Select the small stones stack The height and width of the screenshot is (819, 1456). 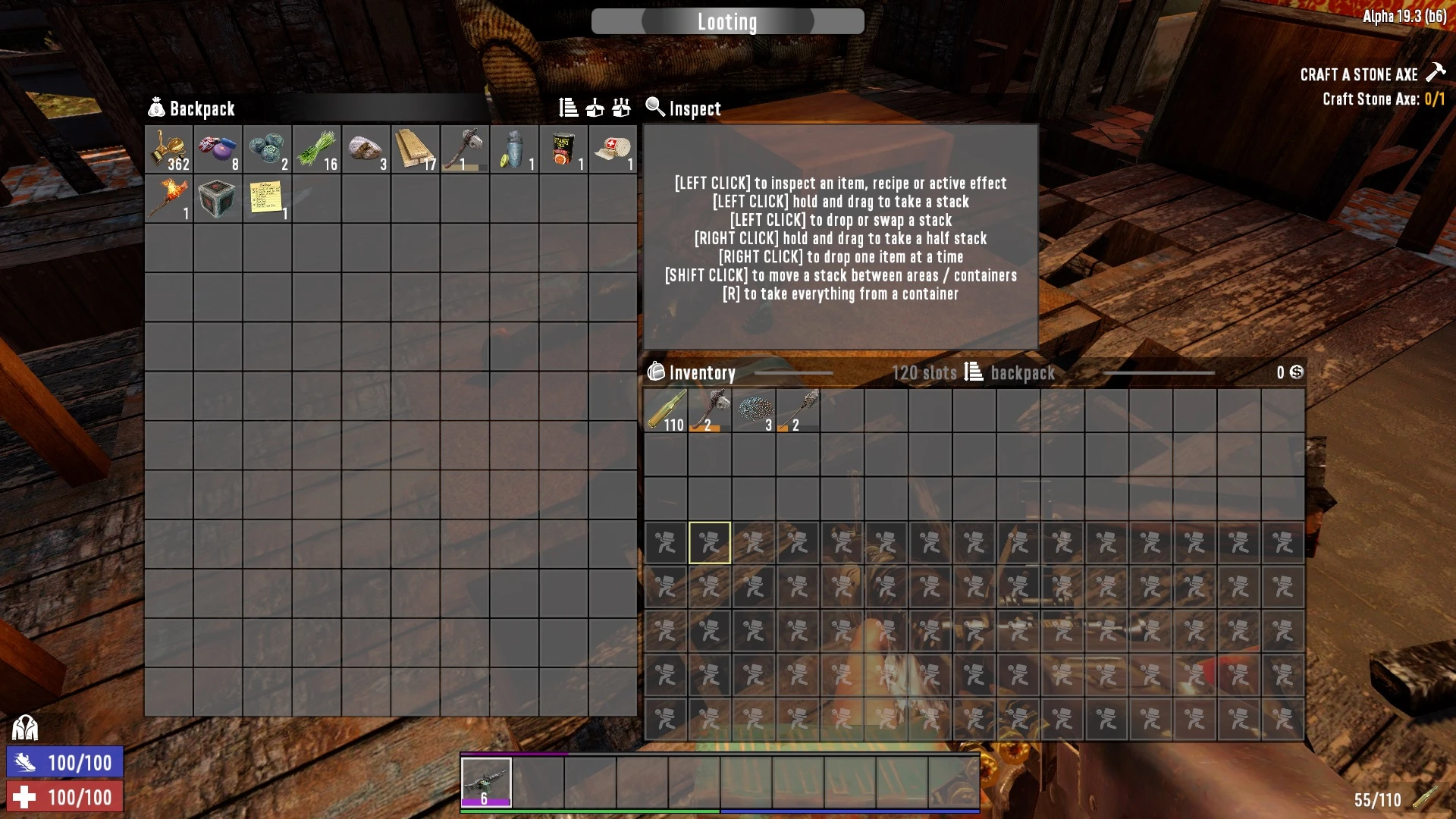point(366,149)
